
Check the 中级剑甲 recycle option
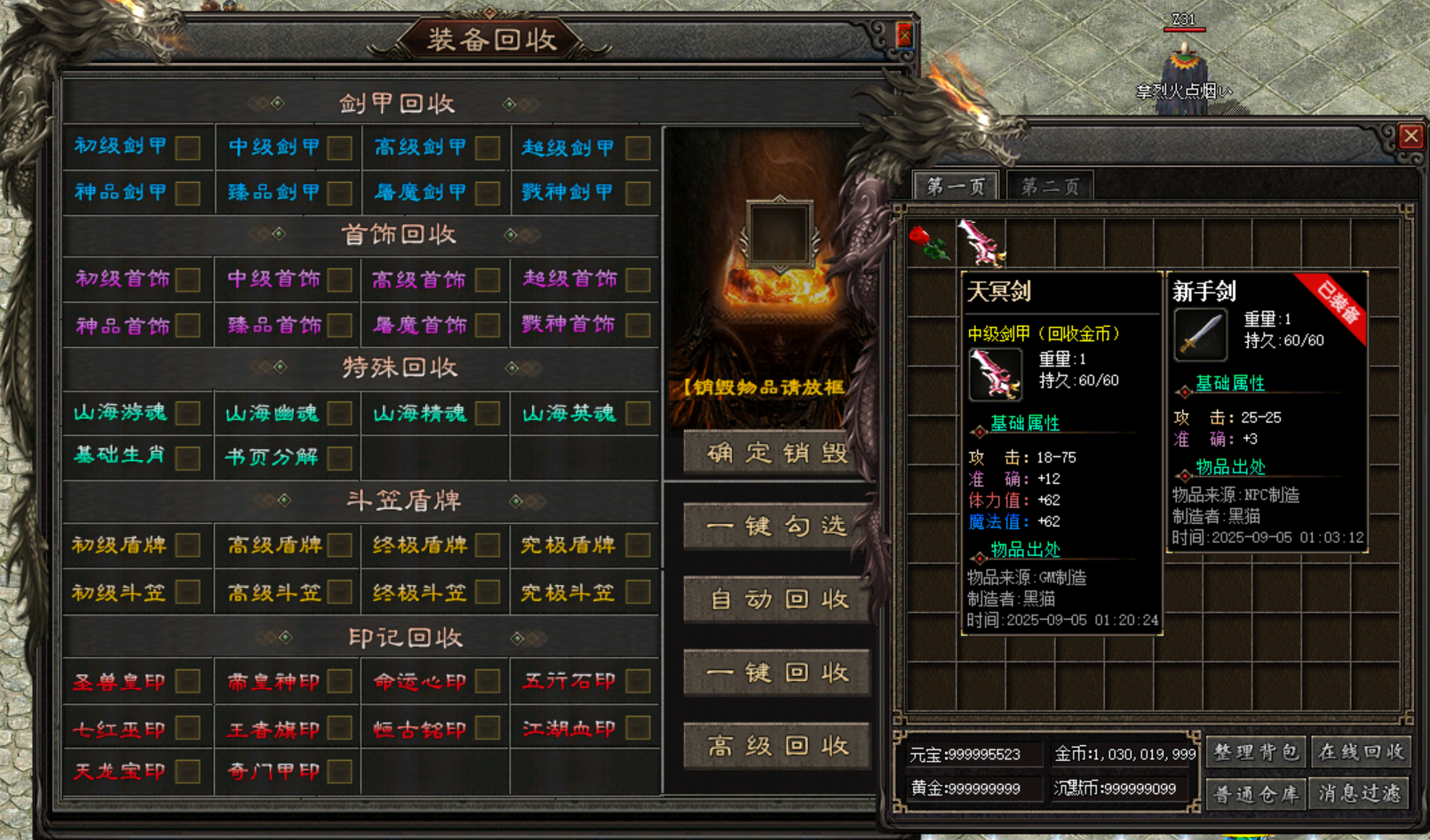tap(339, 147)
